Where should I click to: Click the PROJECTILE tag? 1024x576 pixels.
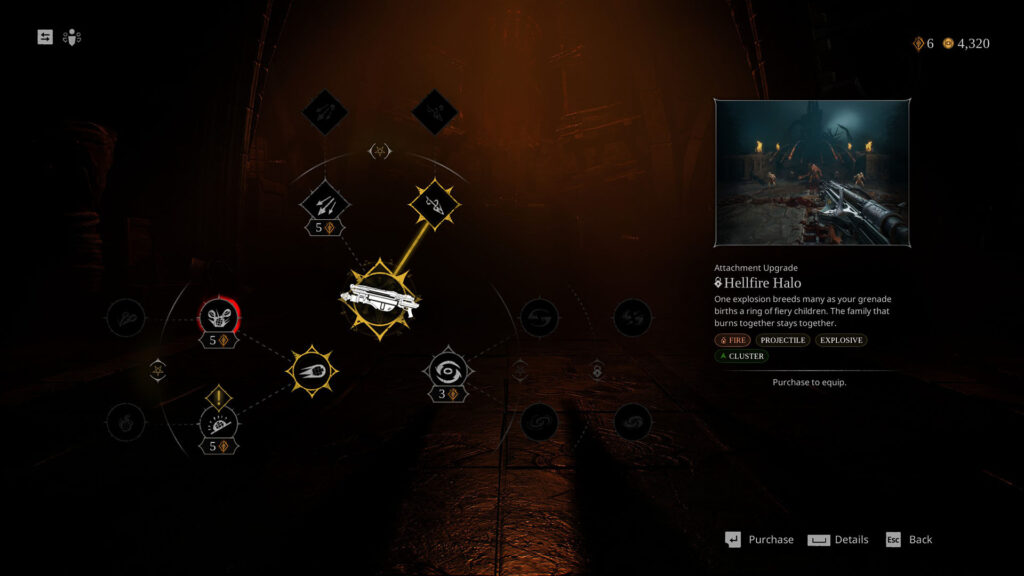(x=783, y=340)
